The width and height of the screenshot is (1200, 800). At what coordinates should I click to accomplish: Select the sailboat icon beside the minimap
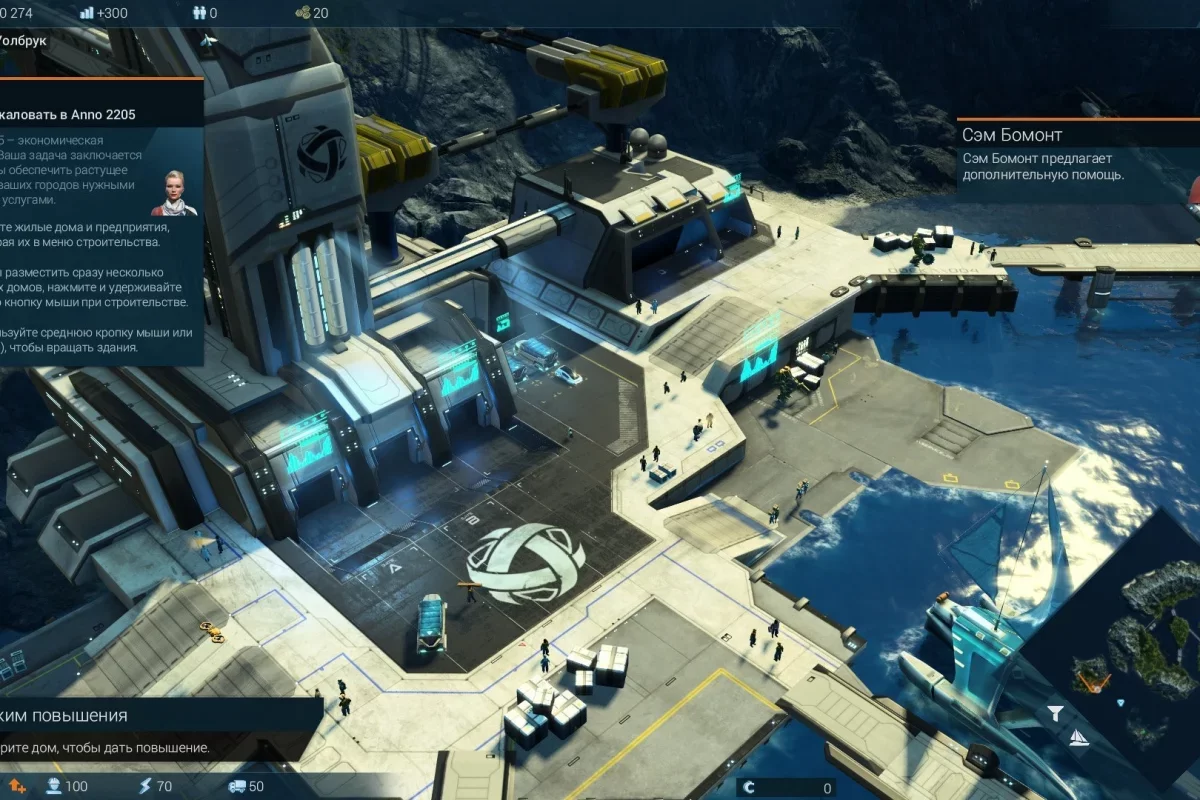tap(1078, 738)
